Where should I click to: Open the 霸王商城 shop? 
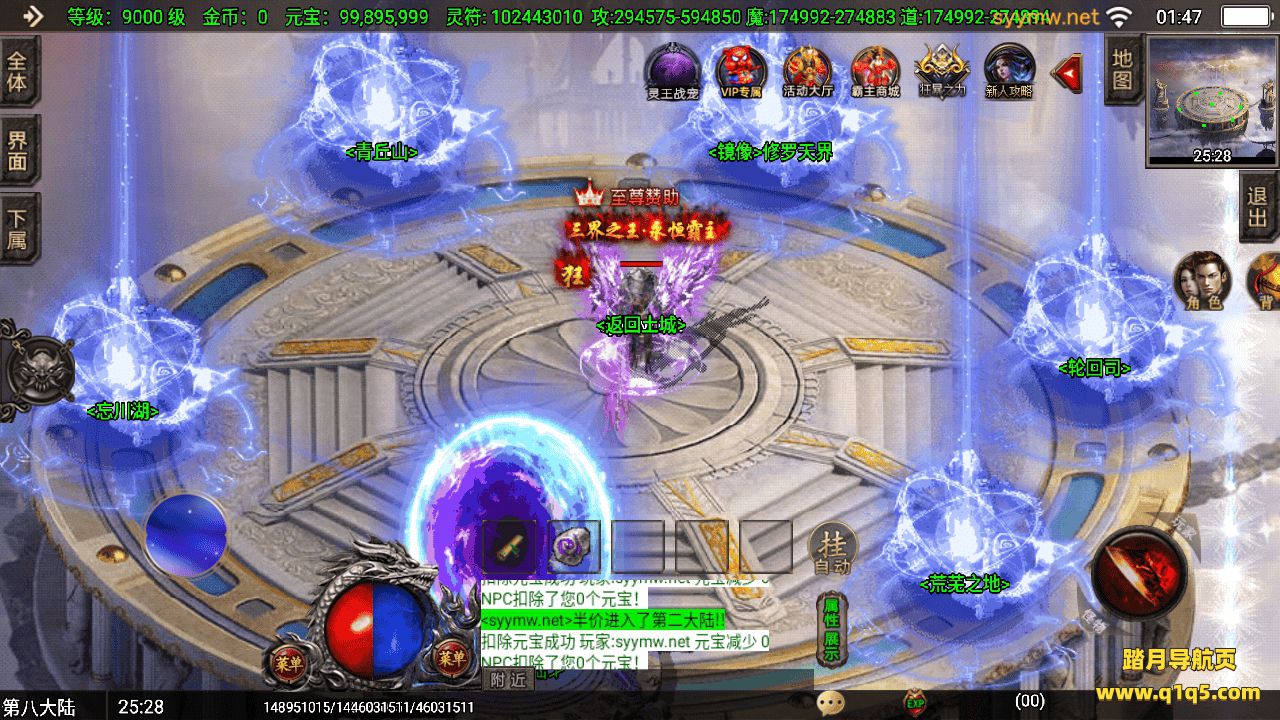[875, 71]
